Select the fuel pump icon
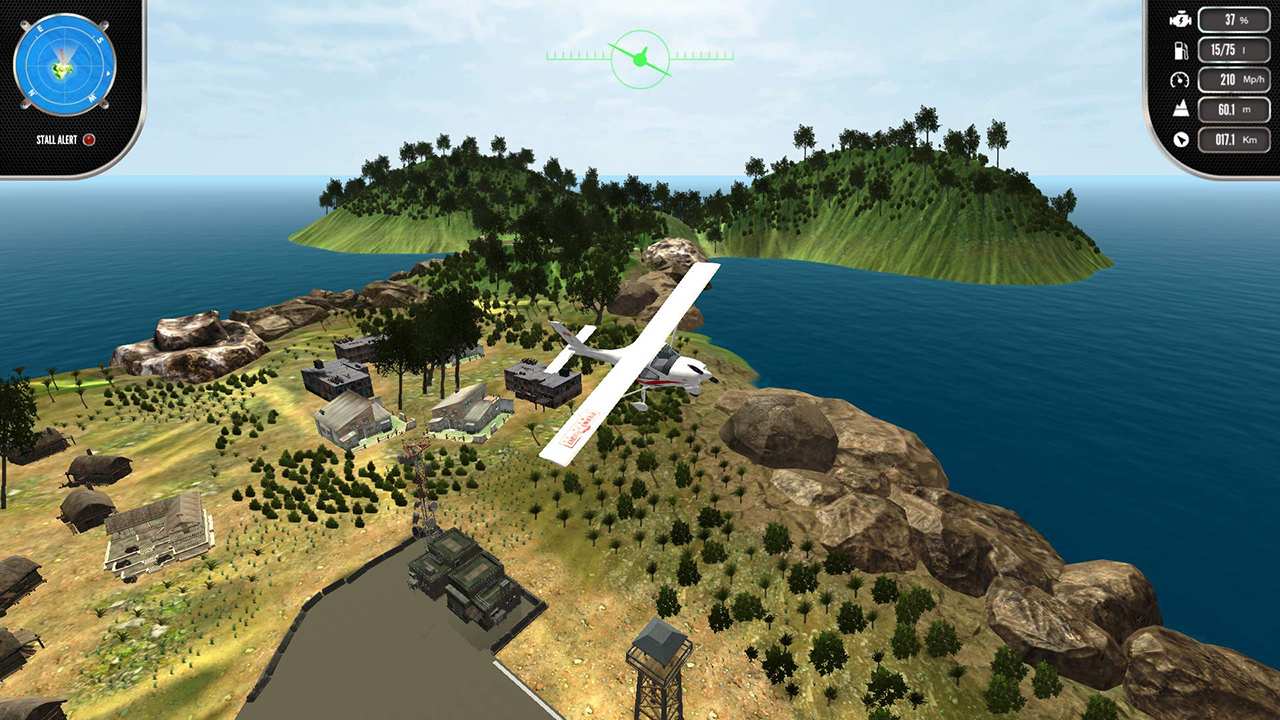The image size is (1280, 720). tap(1181, 51)
